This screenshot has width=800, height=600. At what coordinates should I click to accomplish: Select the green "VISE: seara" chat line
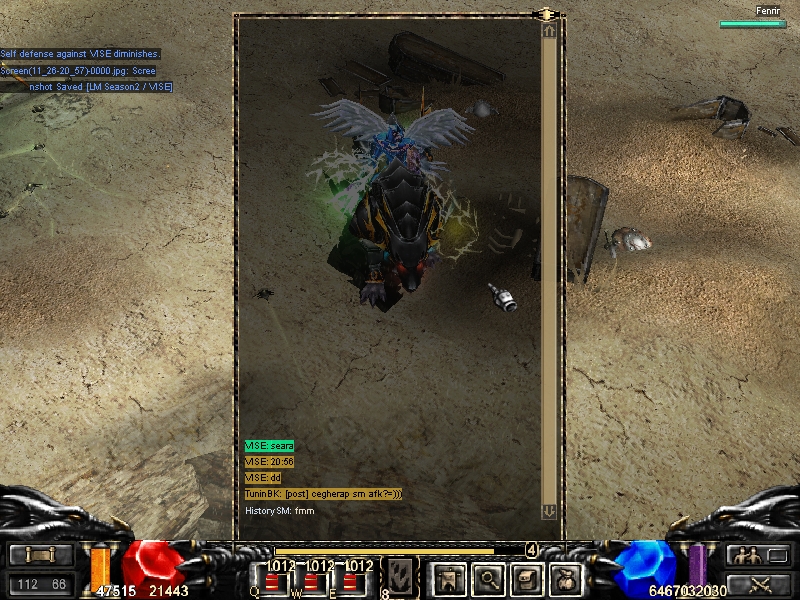[x=269, y=446]
